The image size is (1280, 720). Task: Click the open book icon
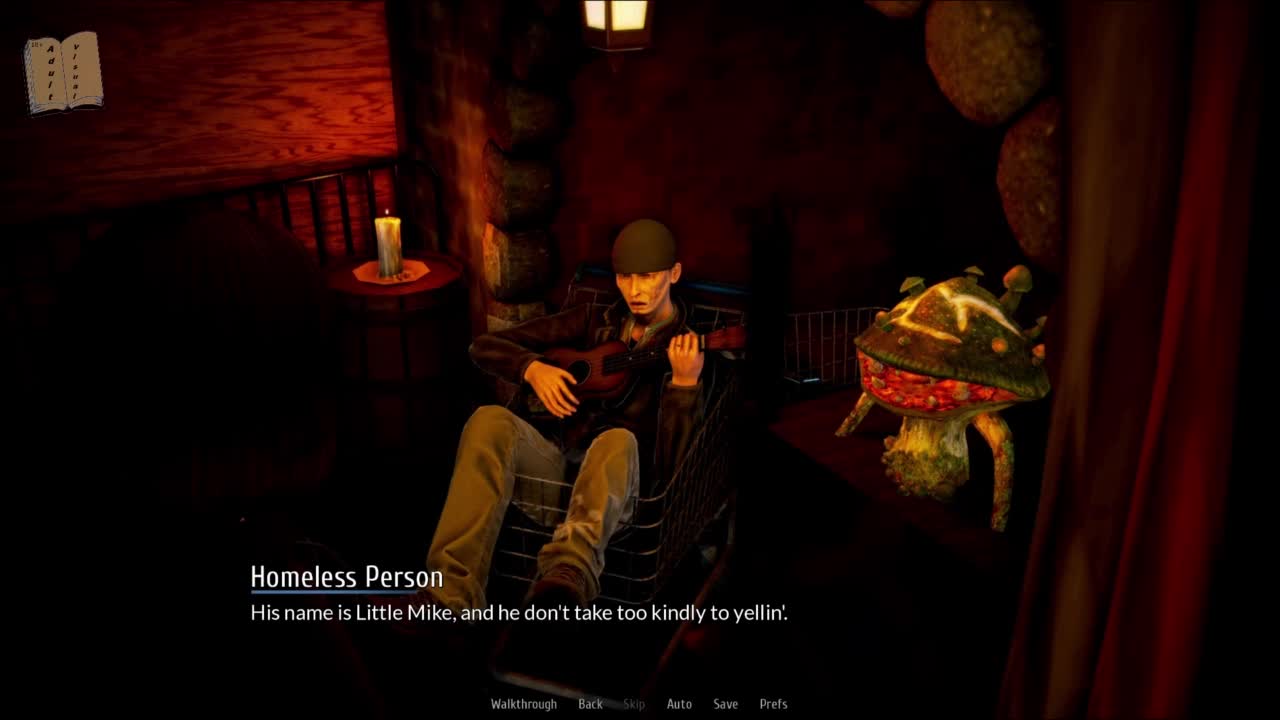[63, 72]
